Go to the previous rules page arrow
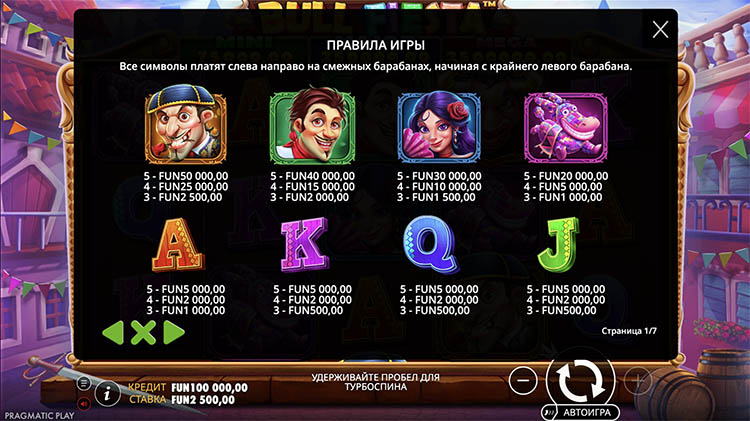Image resolution: width=750 pixels, height=421 pixels. pyautogui.click(x=115, y=332)
